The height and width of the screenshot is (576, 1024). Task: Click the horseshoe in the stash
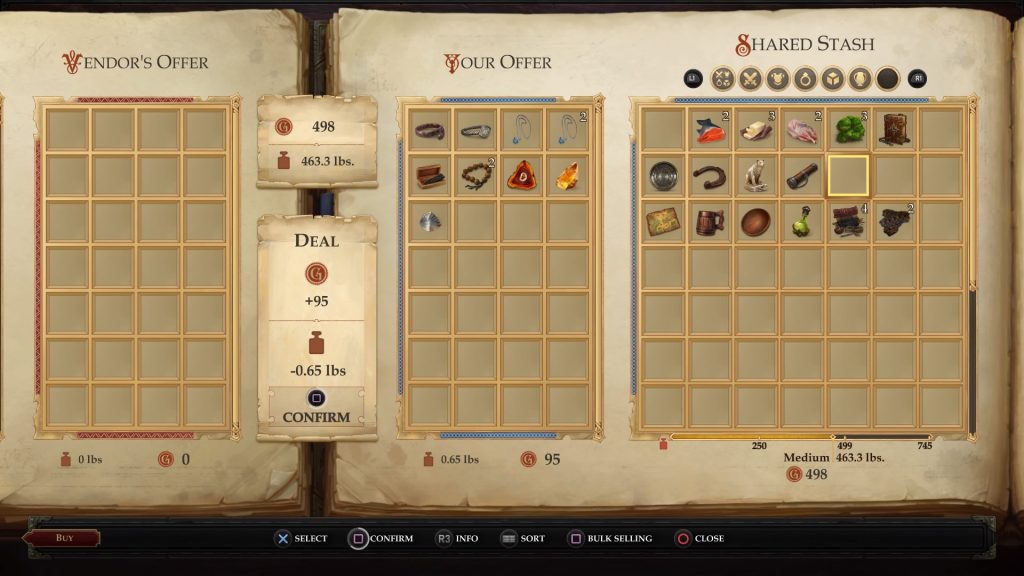[x=709, y=176]
